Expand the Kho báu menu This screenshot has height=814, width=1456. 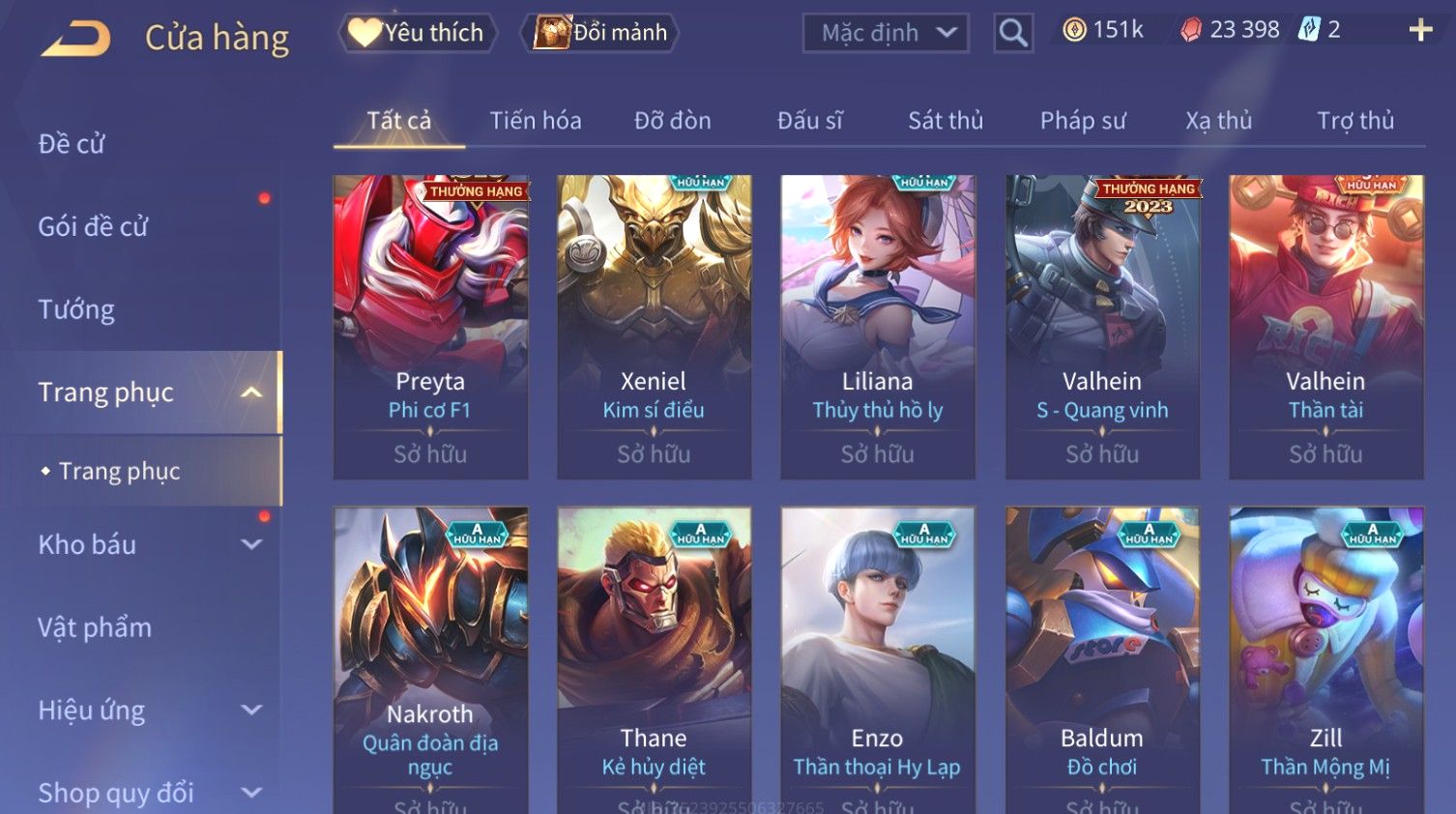[x=145, y=545]
